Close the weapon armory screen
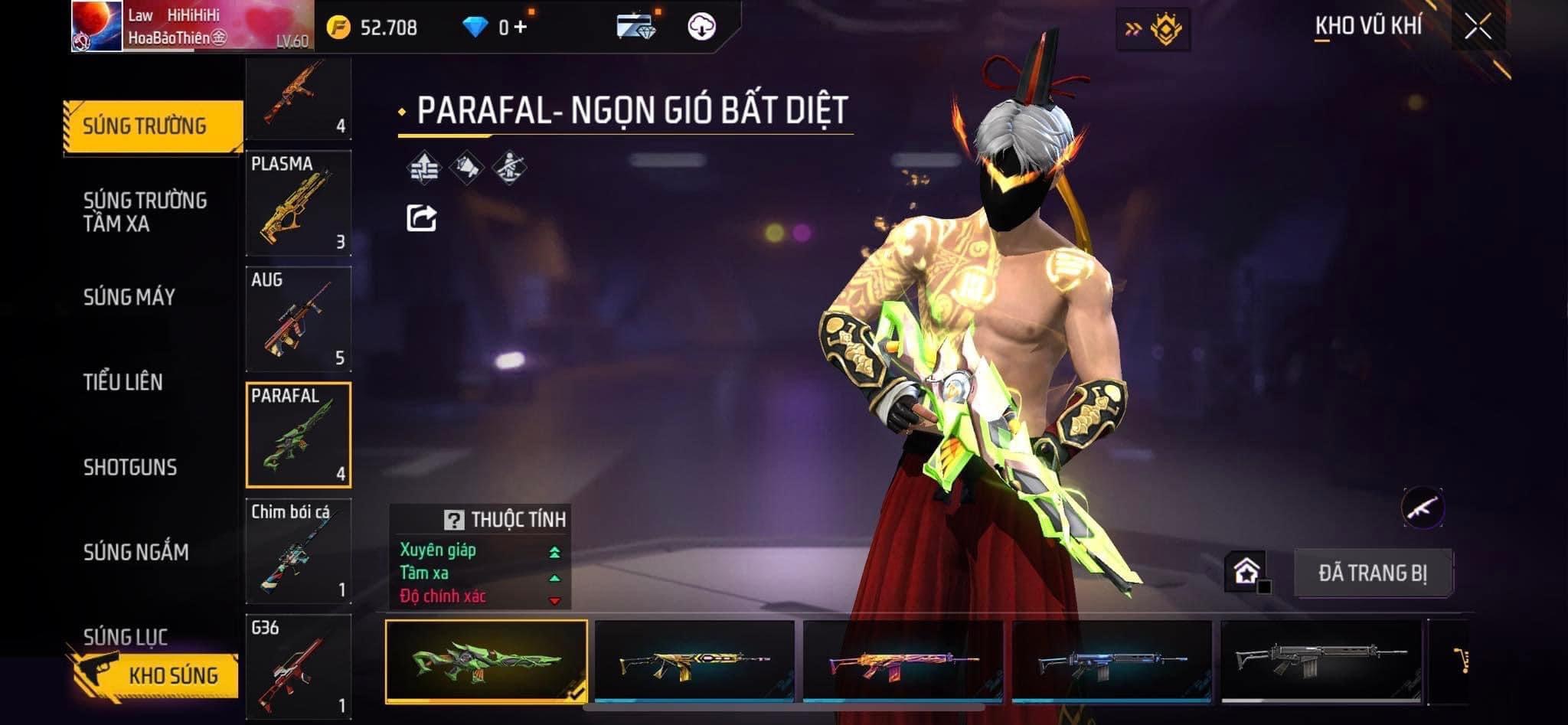The width and height of the screenshot is (1568, 725). [1478, 28]
